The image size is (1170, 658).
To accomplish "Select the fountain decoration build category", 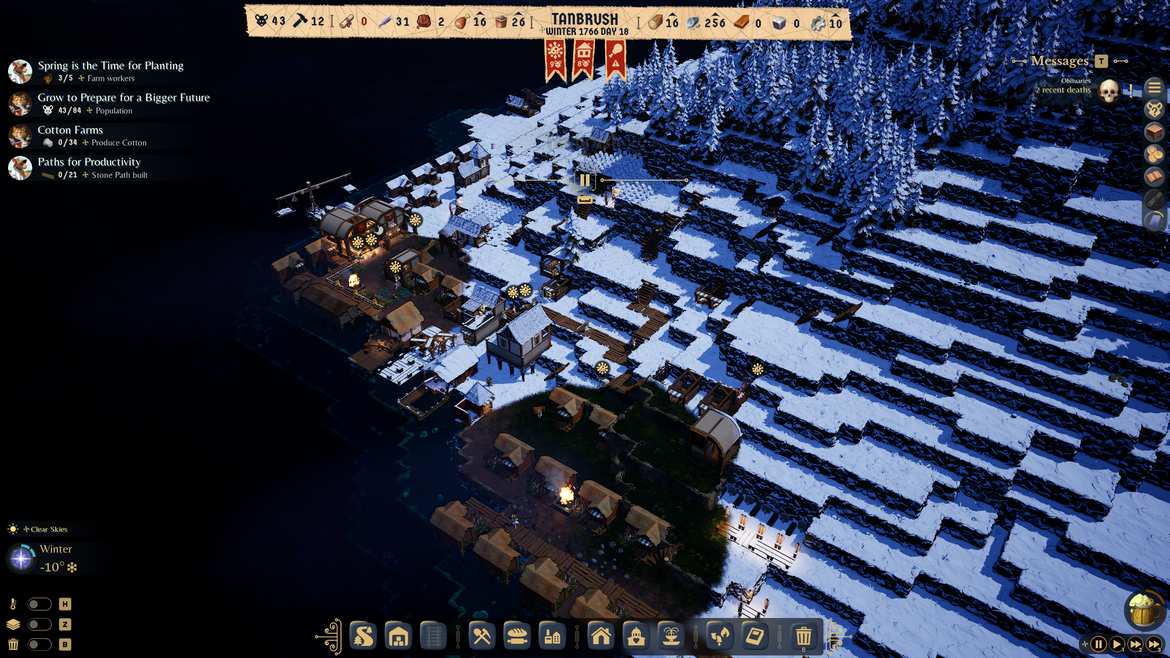I will pos(669,635).
